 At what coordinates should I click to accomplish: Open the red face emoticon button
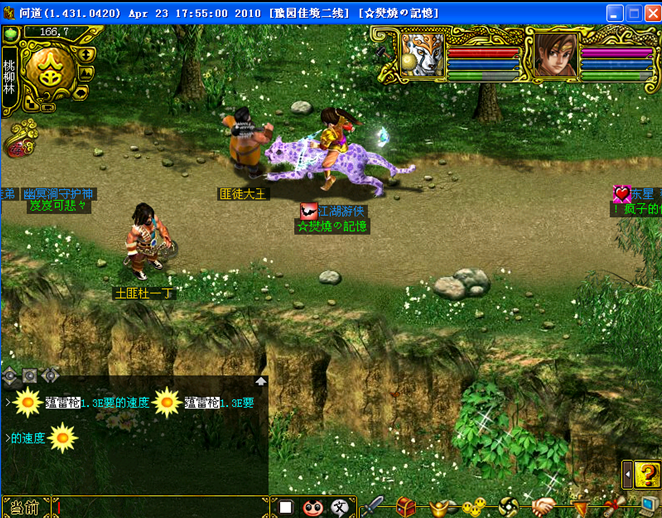[312, 508]
